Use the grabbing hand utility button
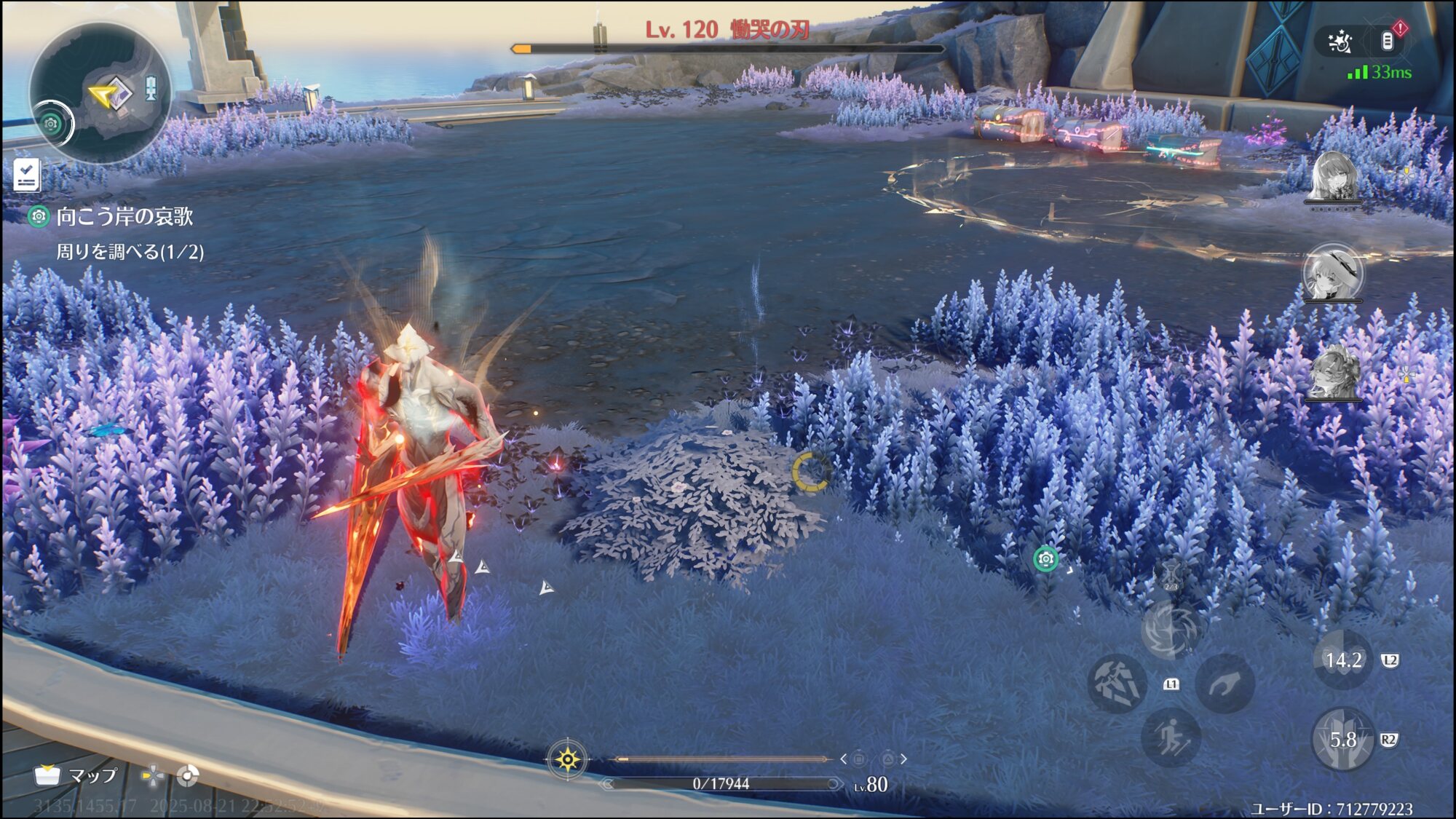1456x819 pixels. [x=1225, y=684]
